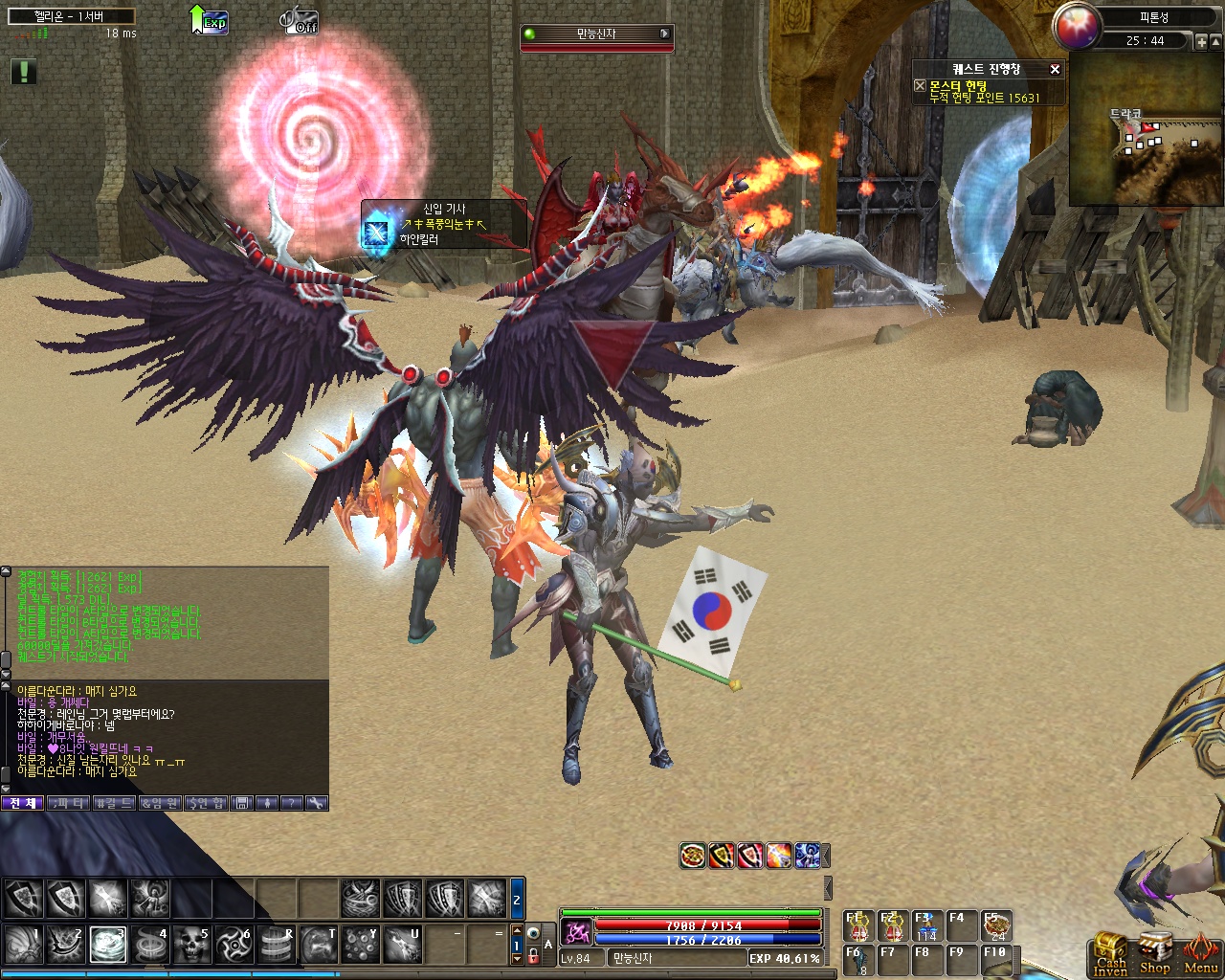The height and width of the screenshot is (980, 1225).
Task: Zoom in the minimap with plus button
Action: click(1202, 42)
